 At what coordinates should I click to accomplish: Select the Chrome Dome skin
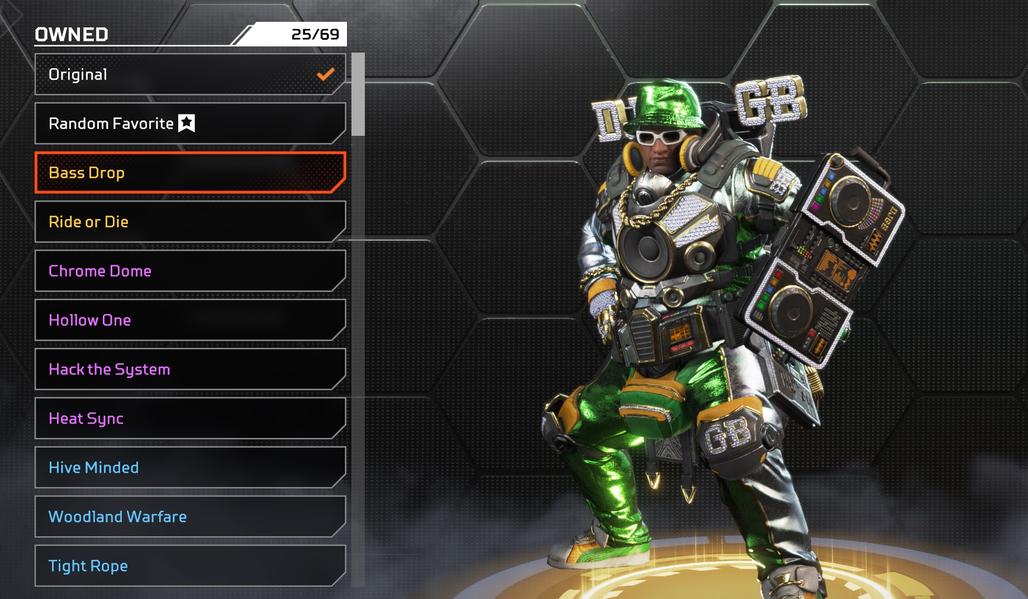(190, 271)
